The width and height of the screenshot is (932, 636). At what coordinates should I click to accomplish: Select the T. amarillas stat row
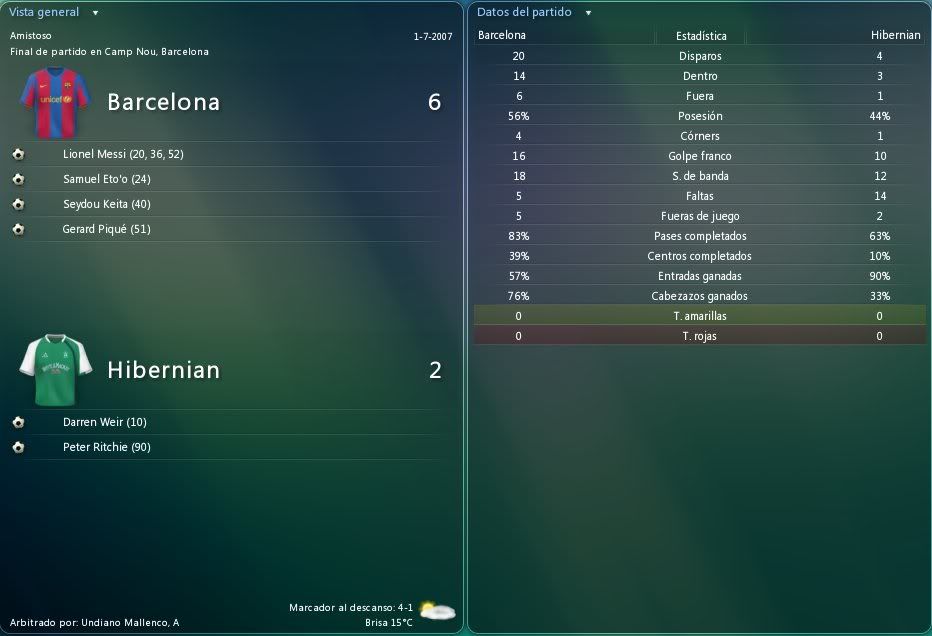(700, 316)
